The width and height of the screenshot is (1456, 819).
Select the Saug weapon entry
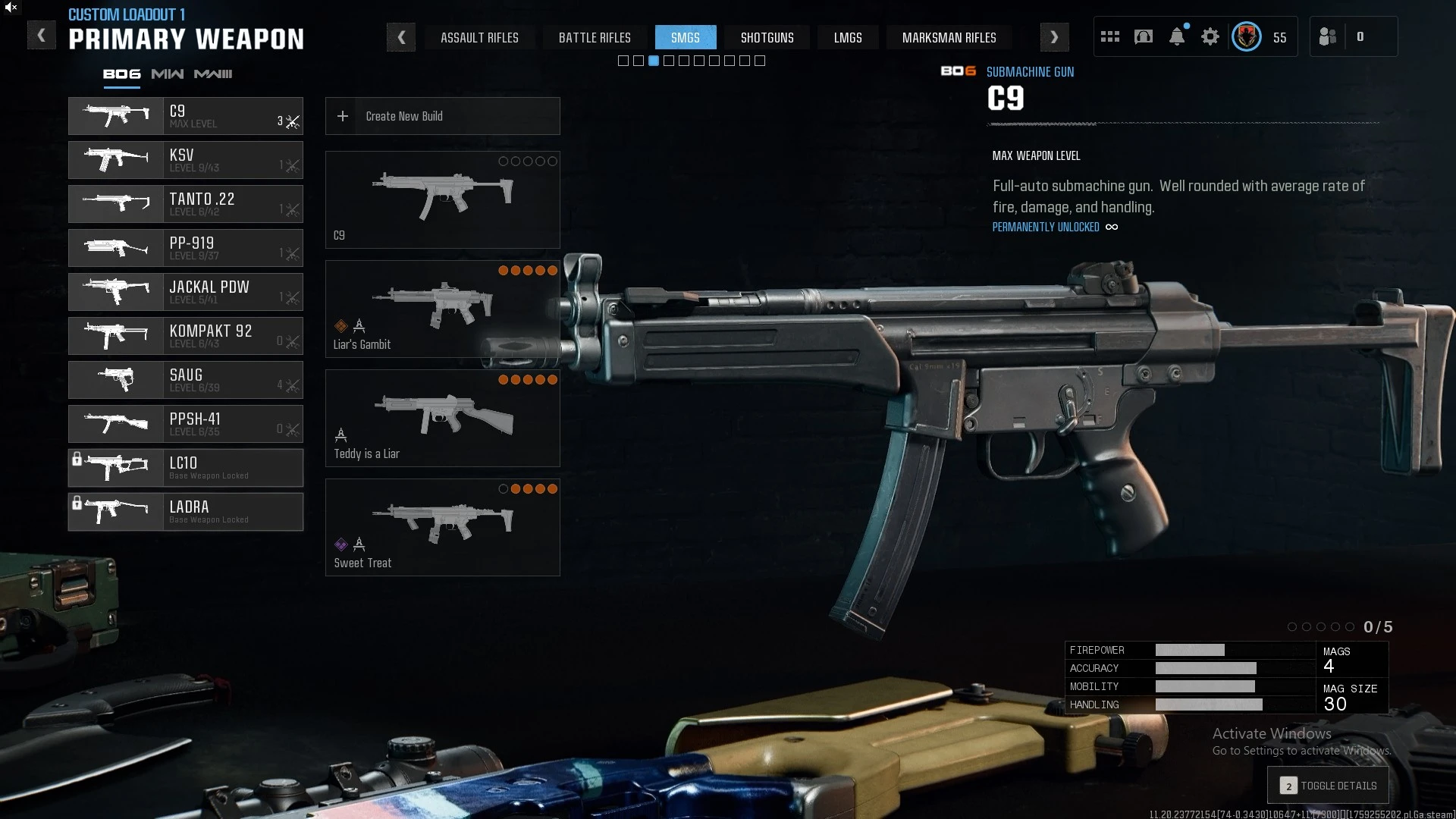(x=186, y=380)
